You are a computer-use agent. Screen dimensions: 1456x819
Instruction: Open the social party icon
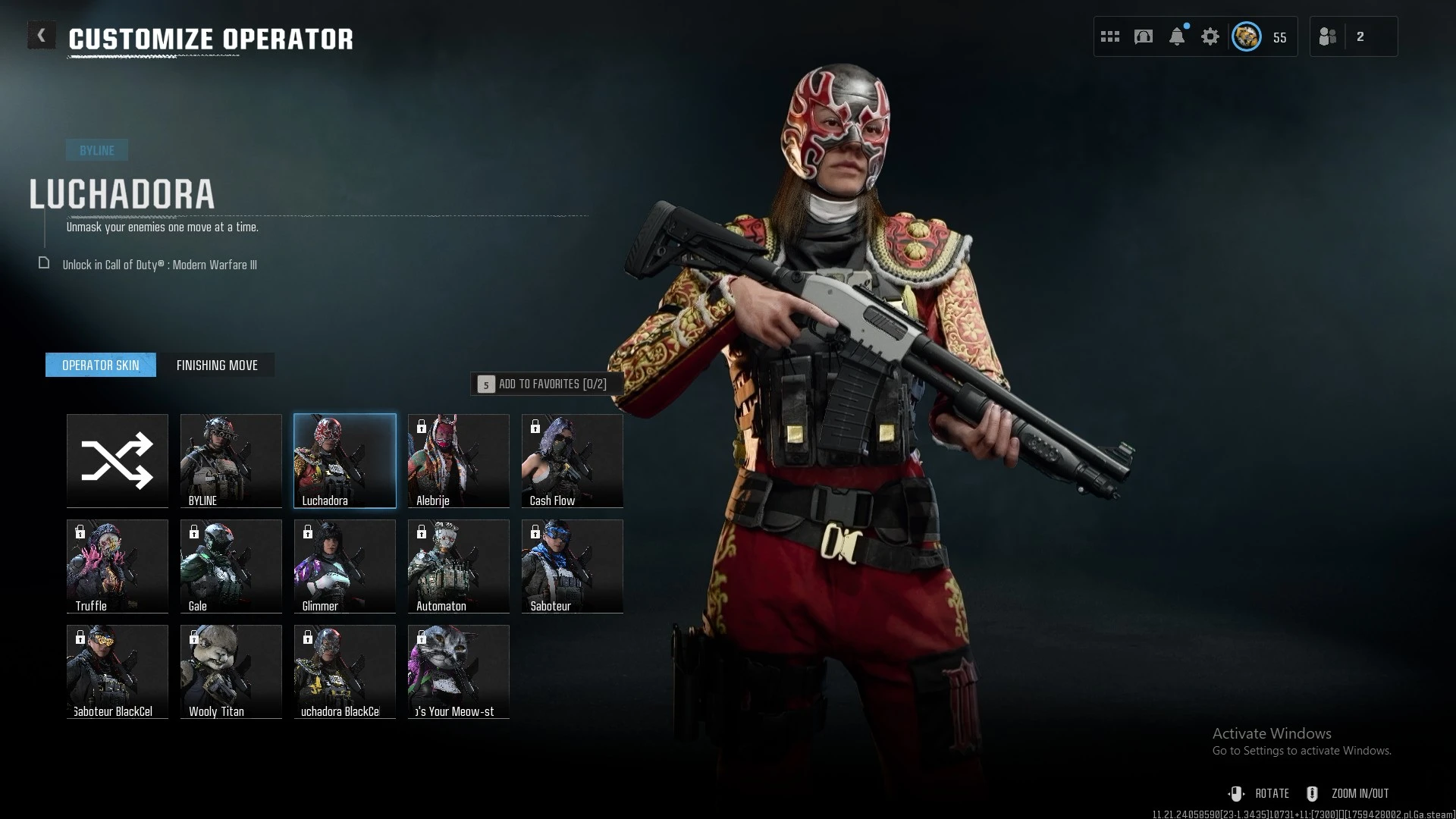[1328, 36]
